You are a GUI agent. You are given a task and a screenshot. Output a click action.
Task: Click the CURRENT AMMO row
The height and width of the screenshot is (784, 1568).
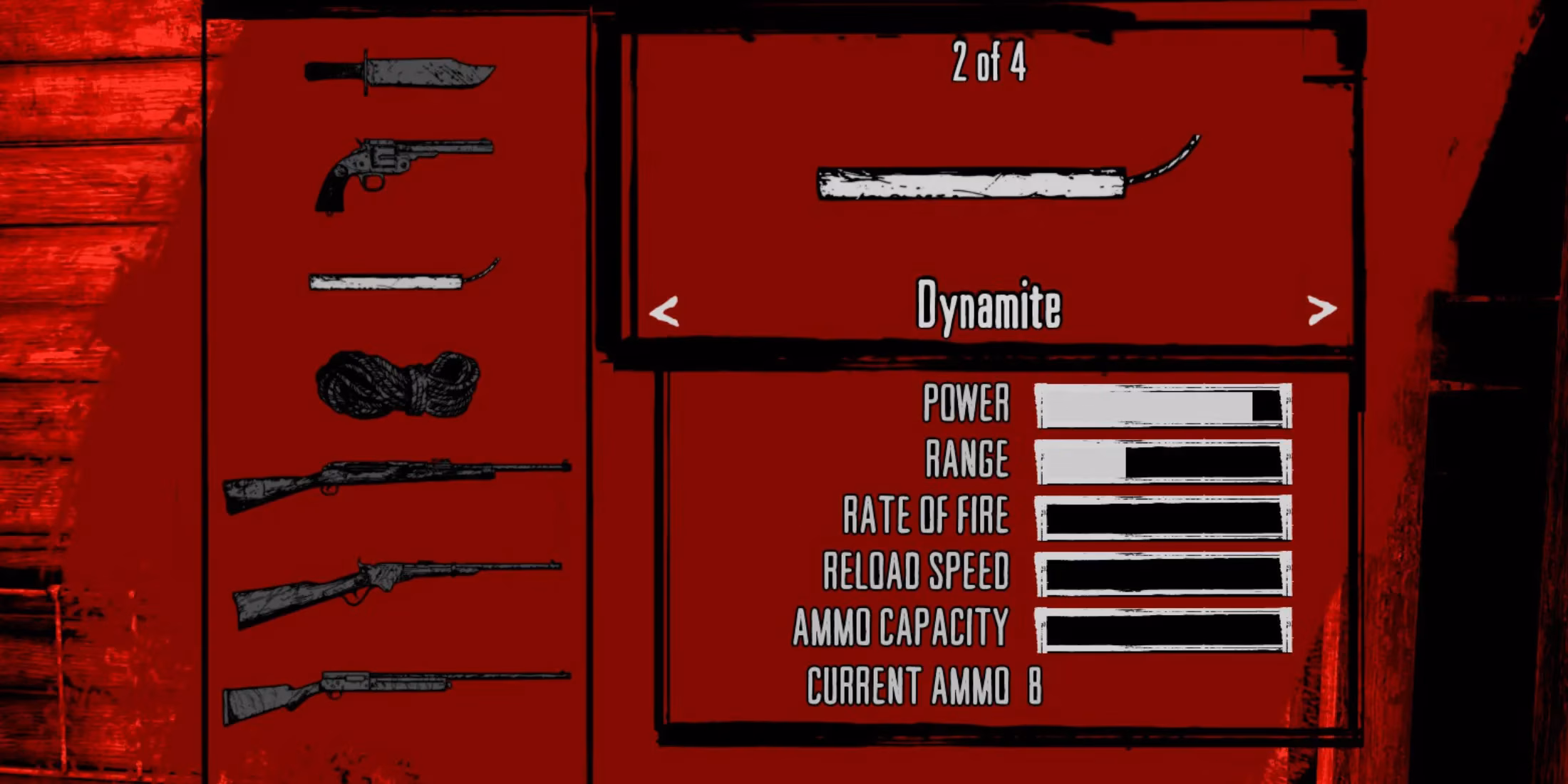click(x=923, y=684)
